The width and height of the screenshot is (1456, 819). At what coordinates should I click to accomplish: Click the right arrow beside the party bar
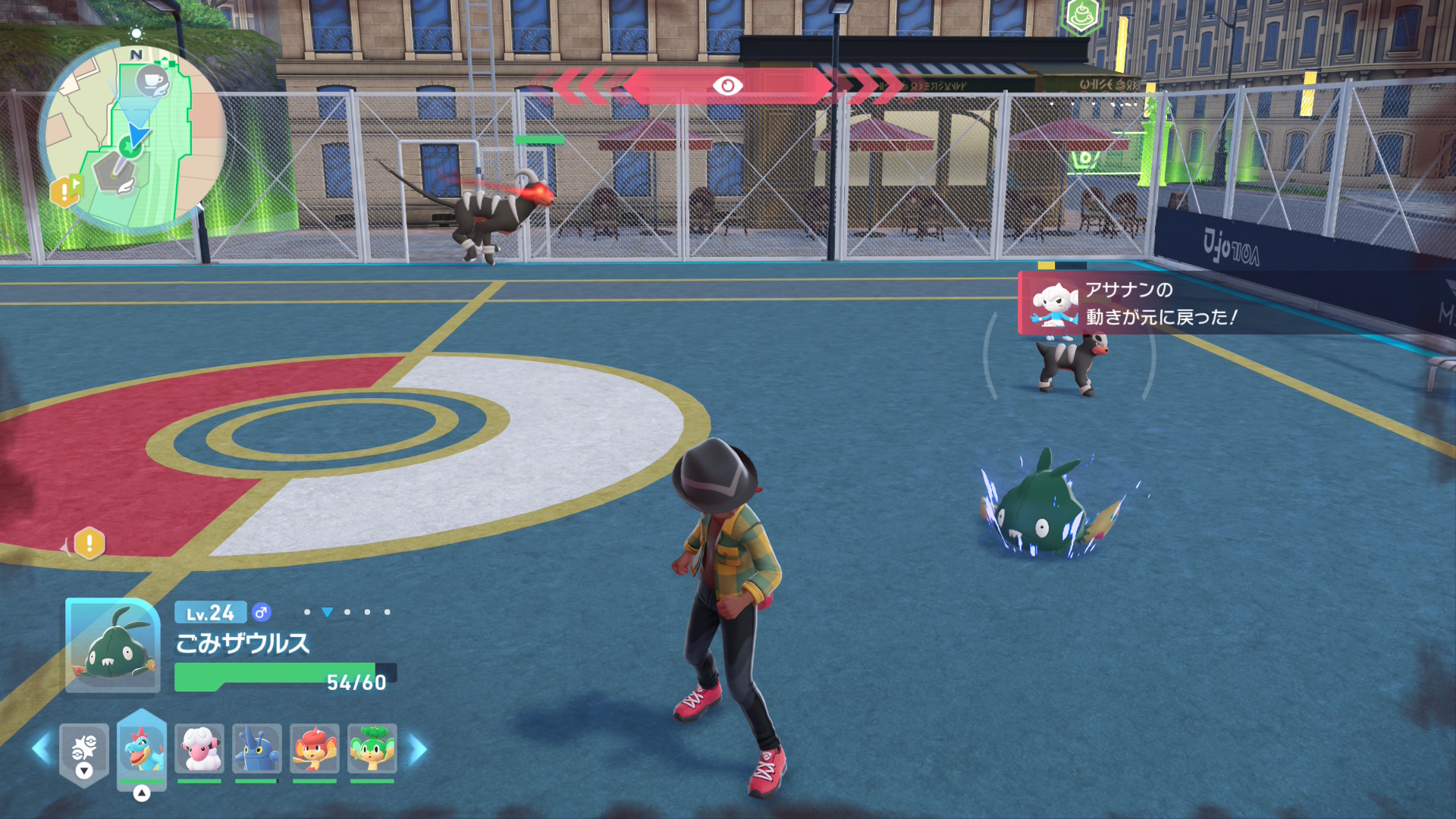coord(418,749)
